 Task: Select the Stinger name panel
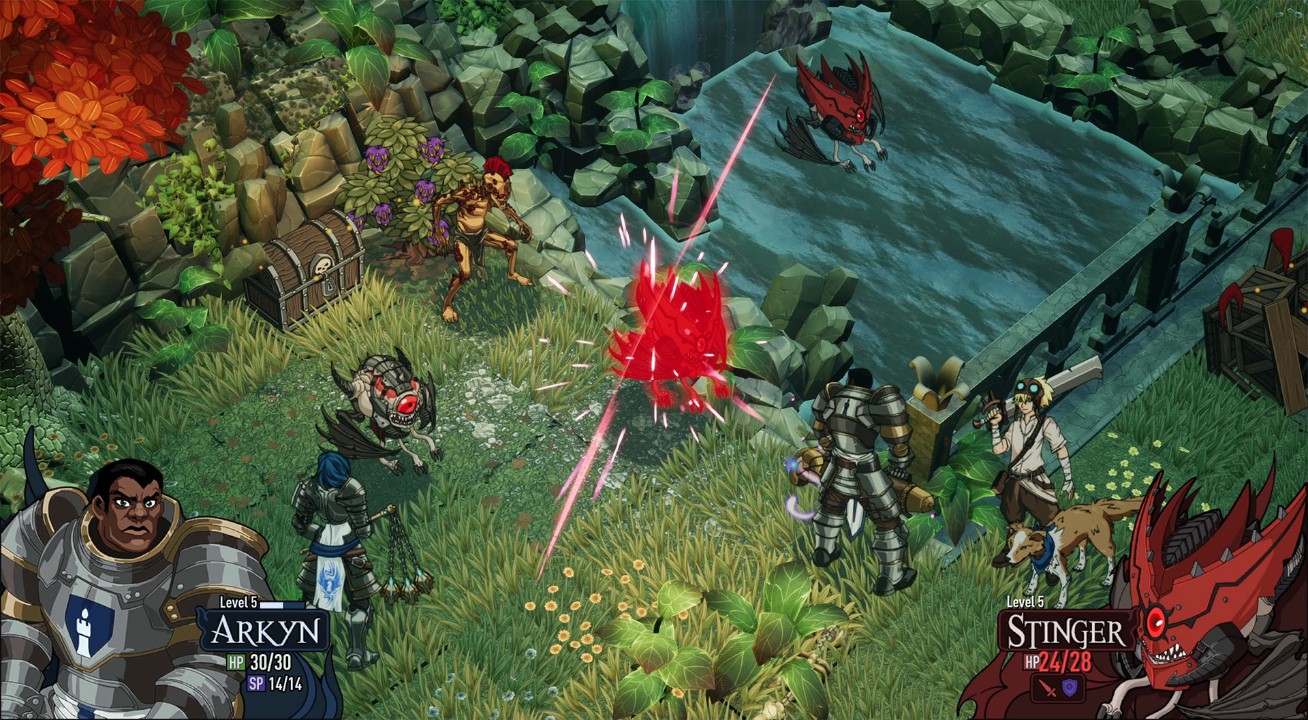point(1065,631)
